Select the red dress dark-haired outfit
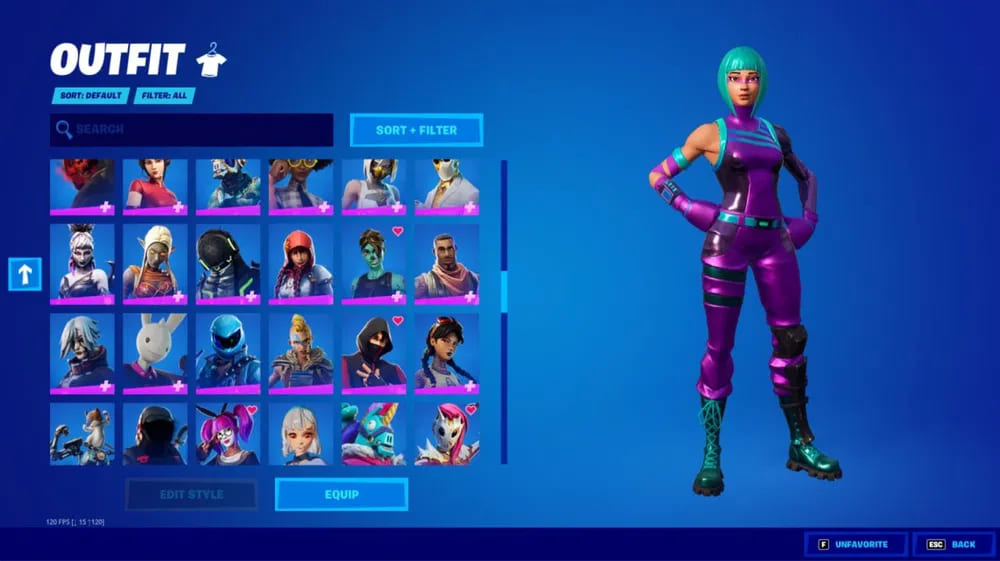Screen dimensions: 1000x561 tap(155, 186)
